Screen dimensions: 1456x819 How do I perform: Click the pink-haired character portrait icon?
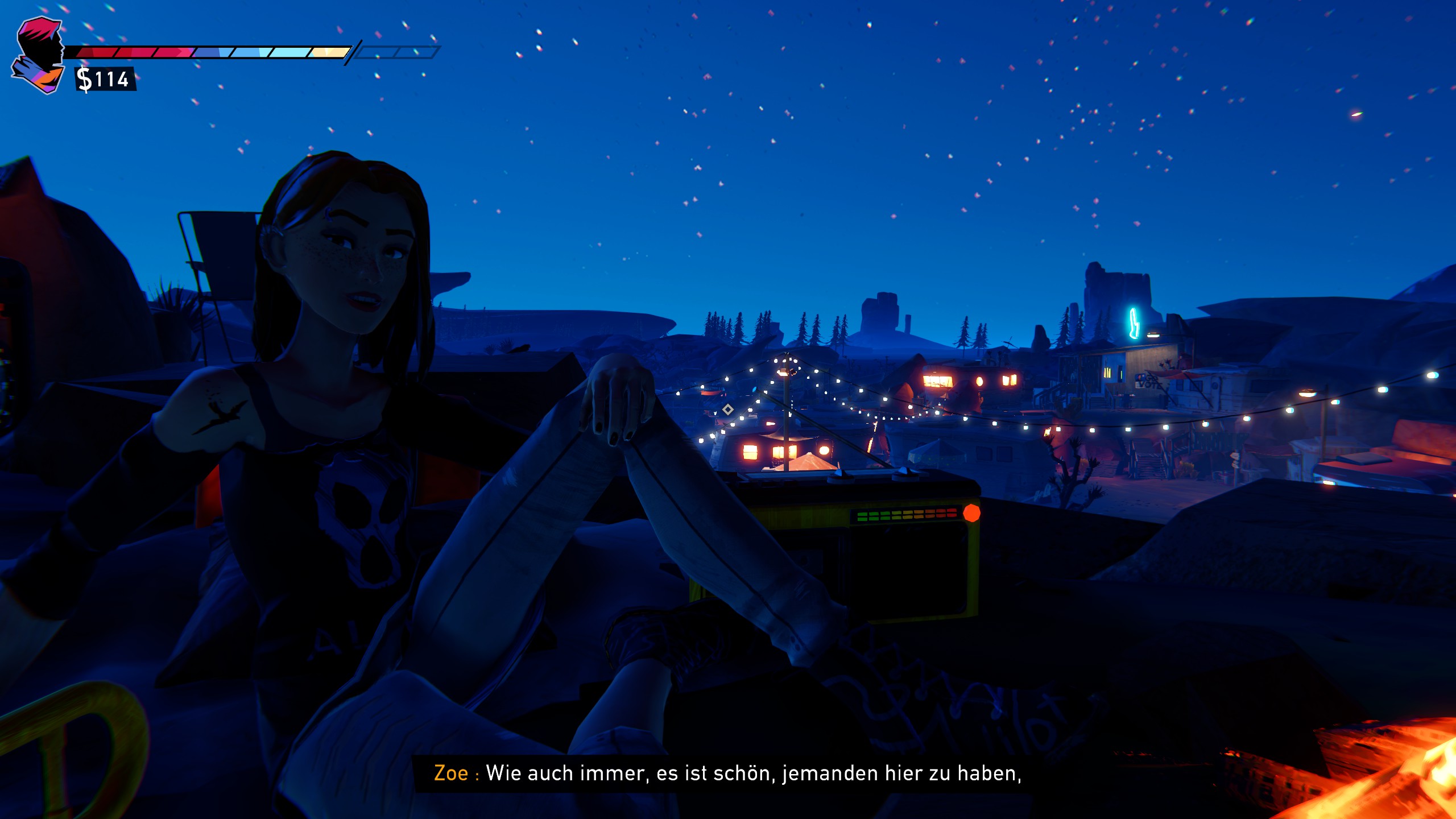39,55
